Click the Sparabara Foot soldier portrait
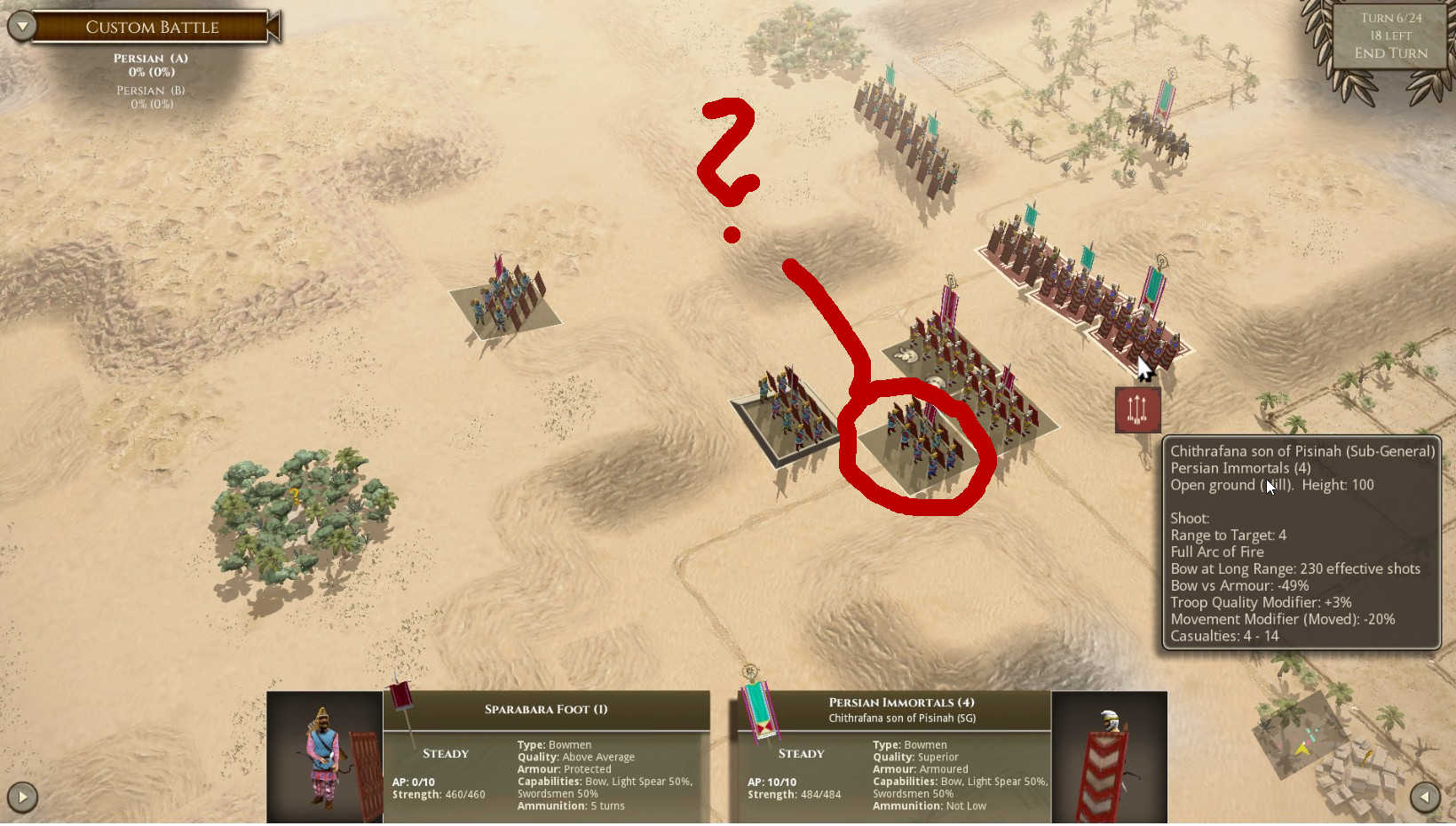The width and height of the screenshot is (1456, 826). tap(323, 755)
